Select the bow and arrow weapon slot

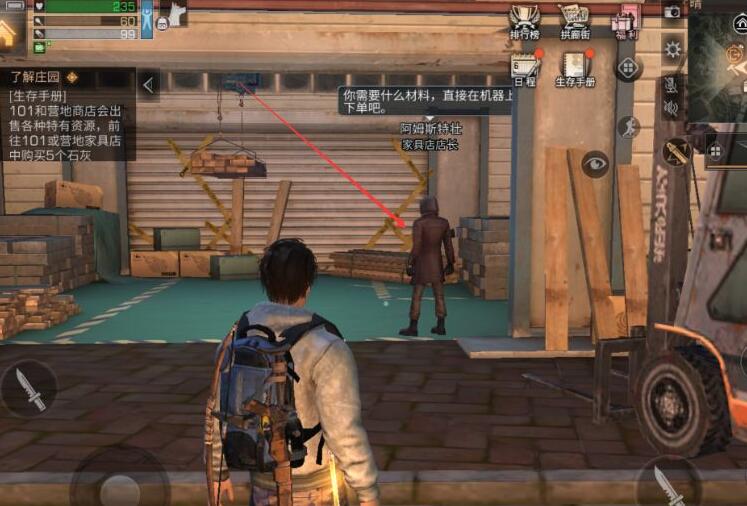click(677, 152)
